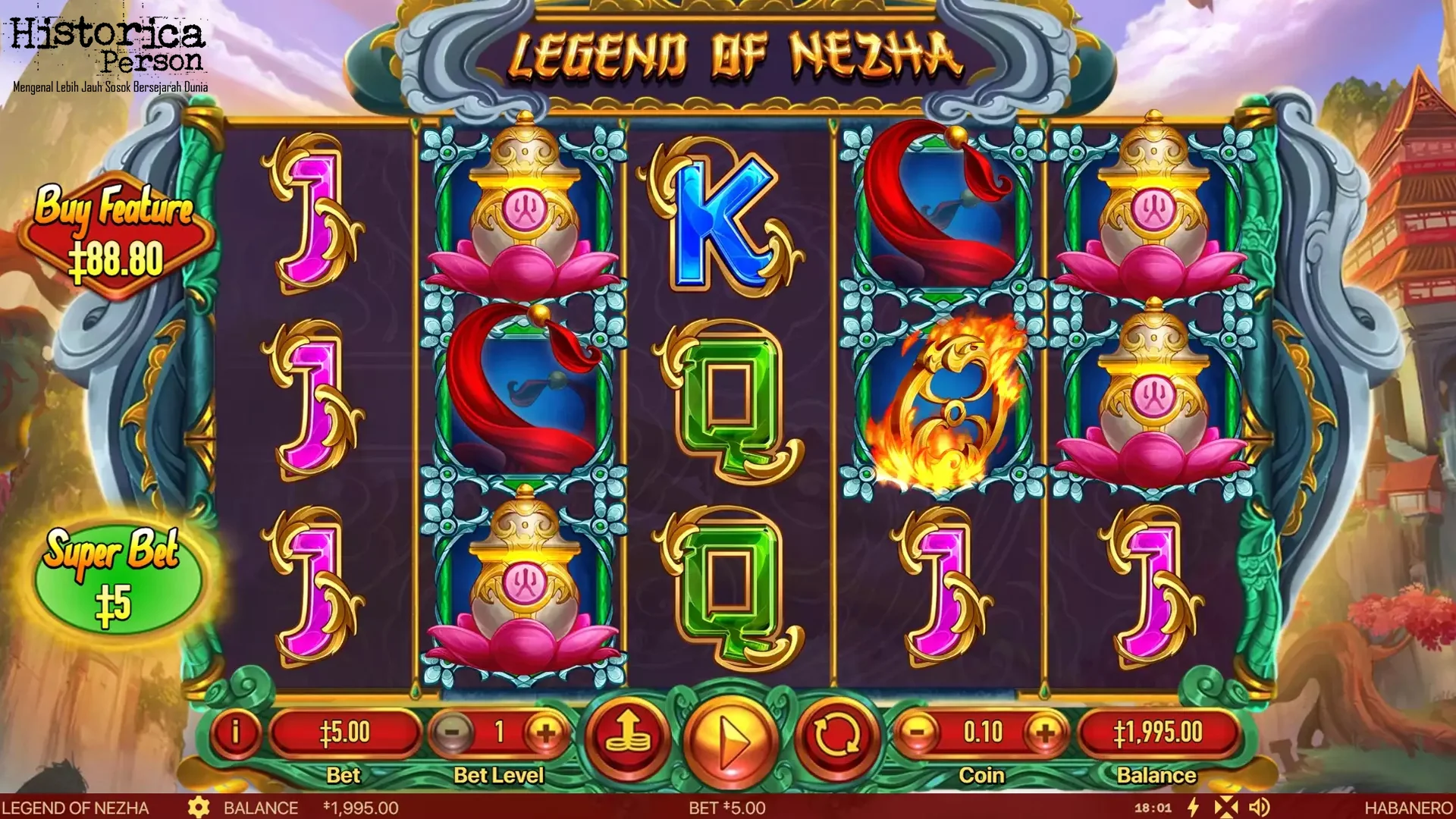Decrease Bet Level with the minus button
The width and height of the screenshot is (1456, 819).
453,733
